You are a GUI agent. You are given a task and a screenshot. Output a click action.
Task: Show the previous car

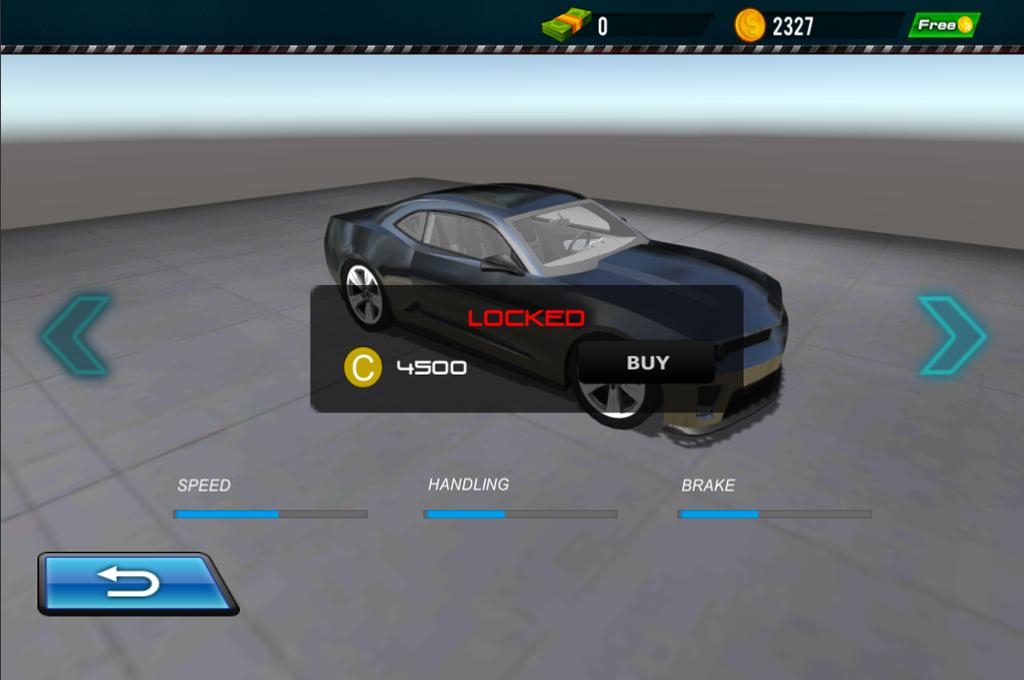coord(76,335)
